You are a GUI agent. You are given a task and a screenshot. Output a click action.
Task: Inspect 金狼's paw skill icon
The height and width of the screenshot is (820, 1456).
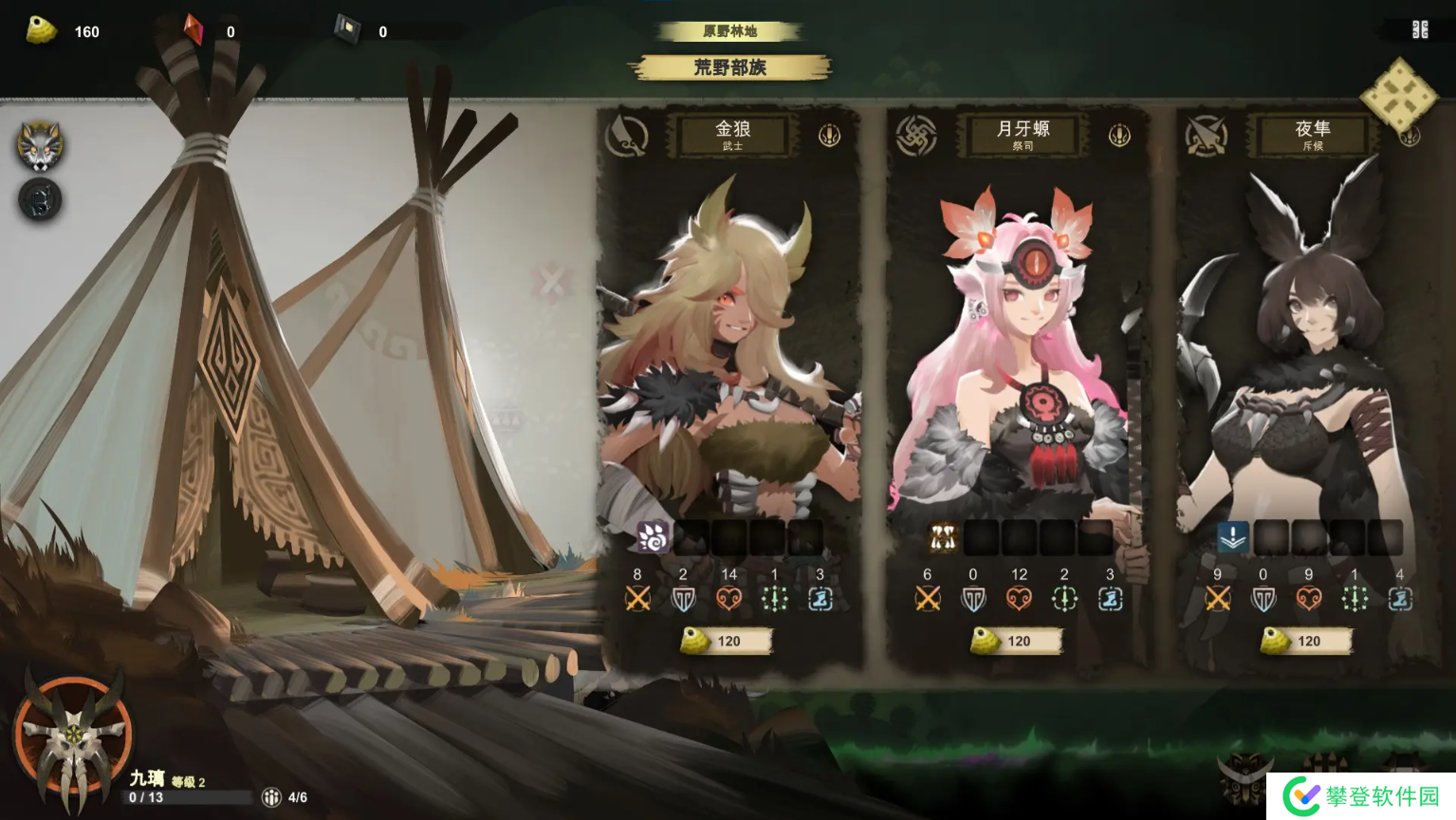653,537
